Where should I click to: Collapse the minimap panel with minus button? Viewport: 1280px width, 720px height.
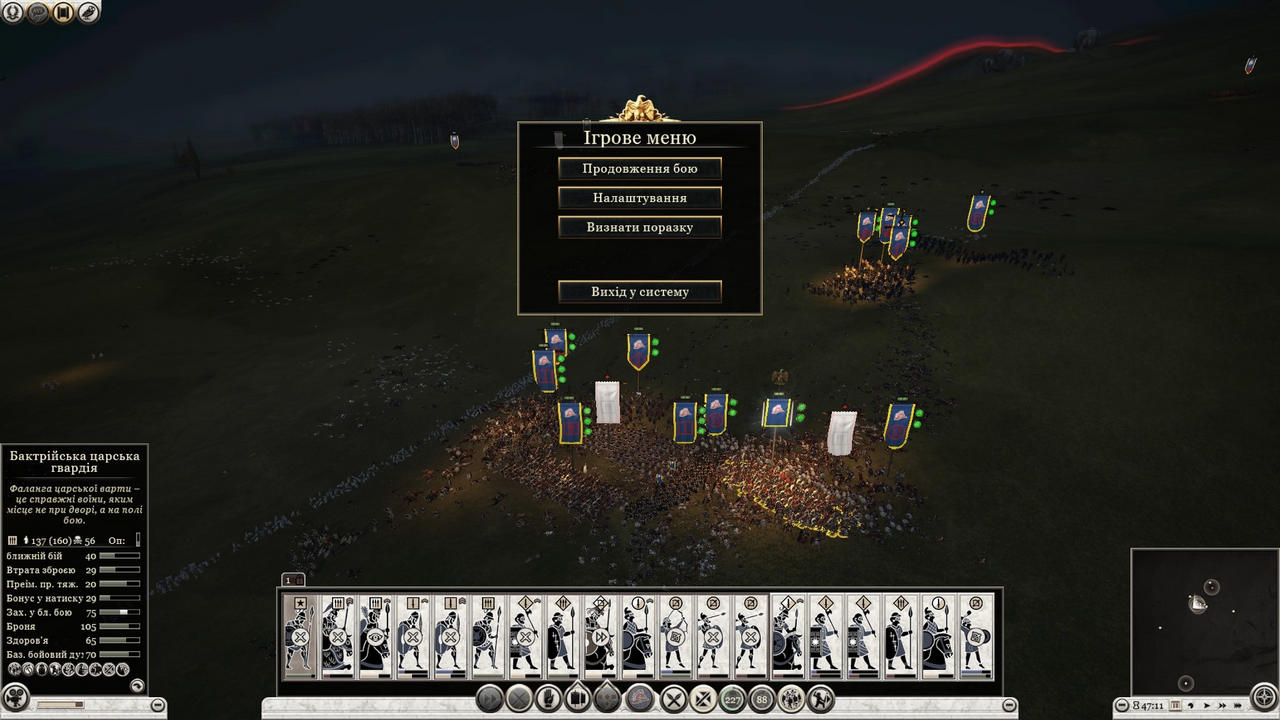click(1122, 706)
